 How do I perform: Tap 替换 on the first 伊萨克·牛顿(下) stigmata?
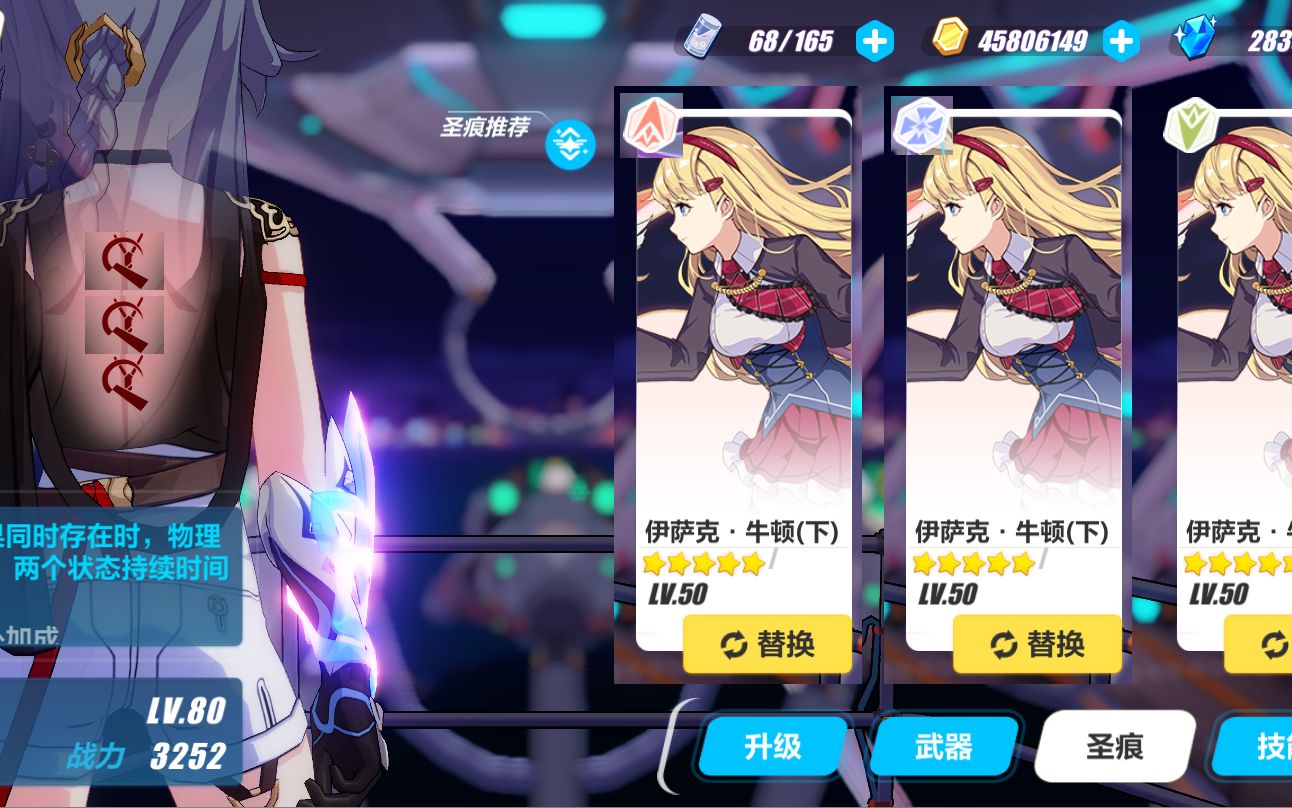click(x=767, y=645)
